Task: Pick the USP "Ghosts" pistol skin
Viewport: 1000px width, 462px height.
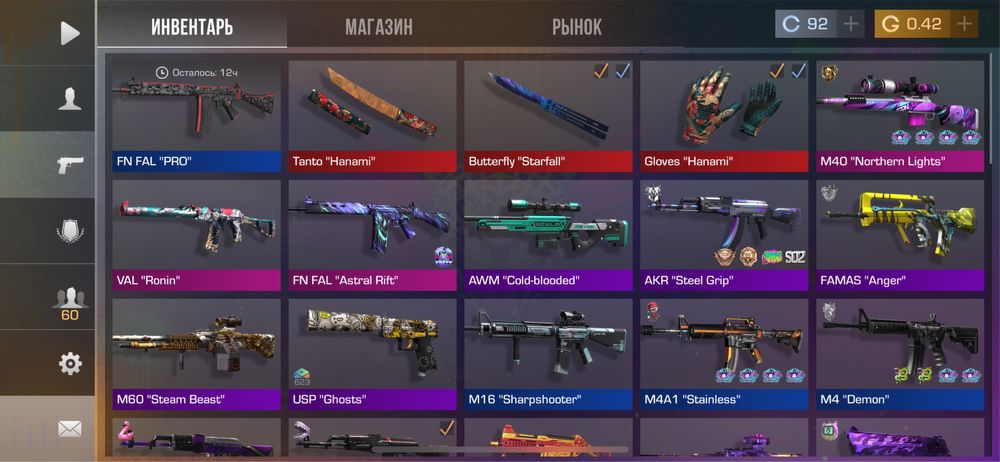Action: pos(372,354)
